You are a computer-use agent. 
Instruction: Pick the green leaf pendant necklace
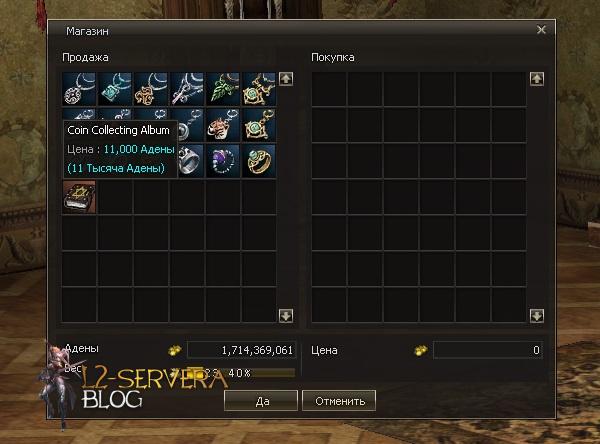point(223,89)
